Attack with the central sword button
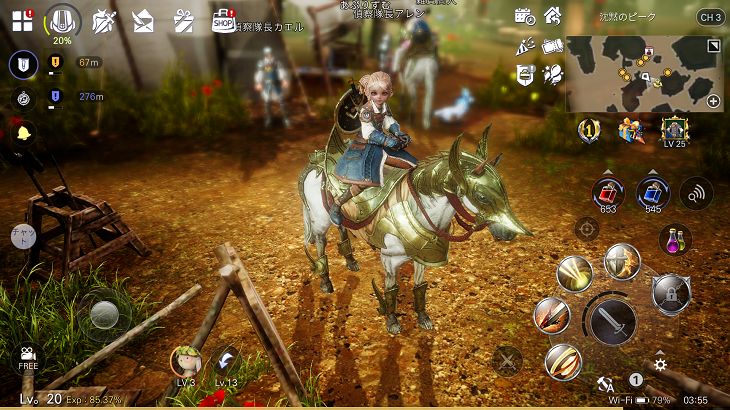Viewport: 730px width, 410px height. (x=611, y=320)
